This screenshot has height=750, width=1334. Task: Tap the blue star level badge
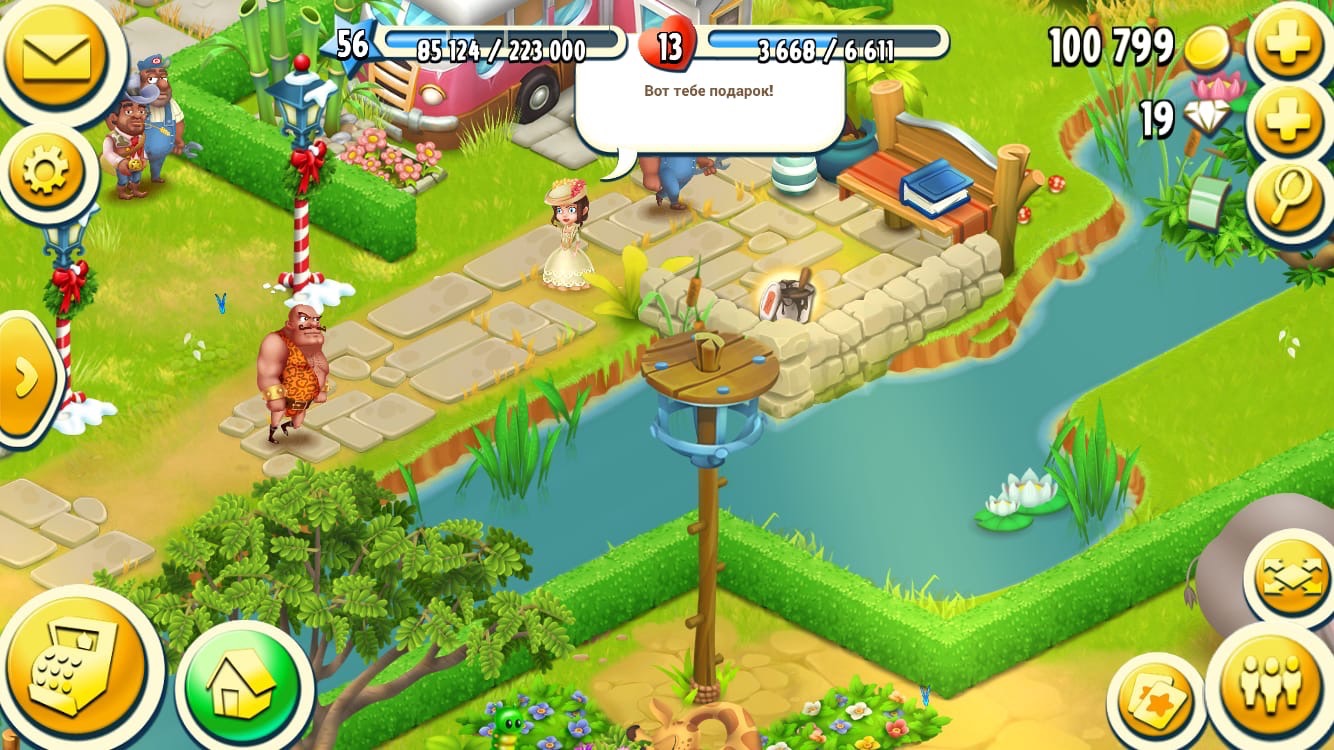[350, 45]
